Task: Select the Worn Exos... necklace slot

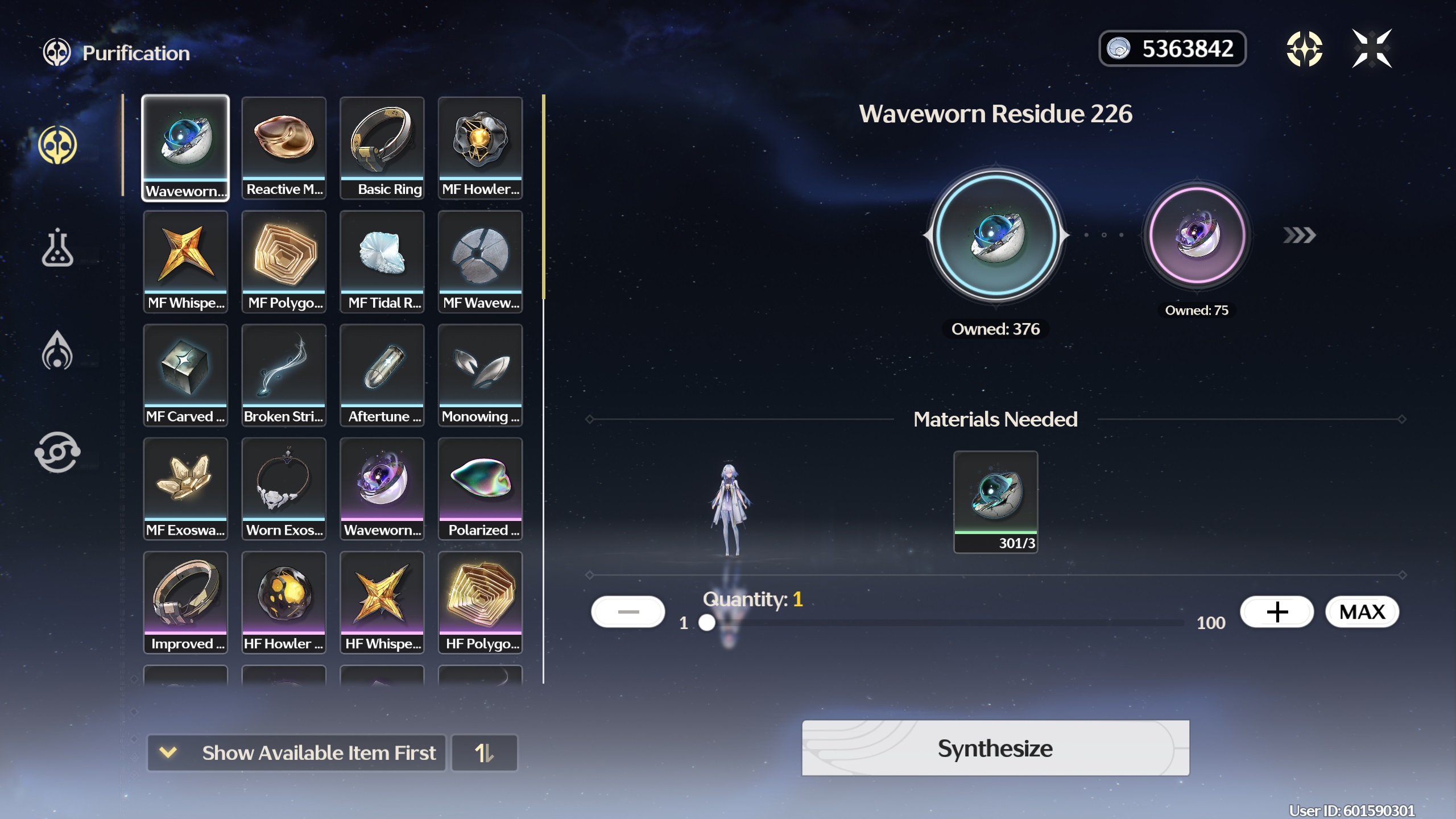Action: click(284, 489)
